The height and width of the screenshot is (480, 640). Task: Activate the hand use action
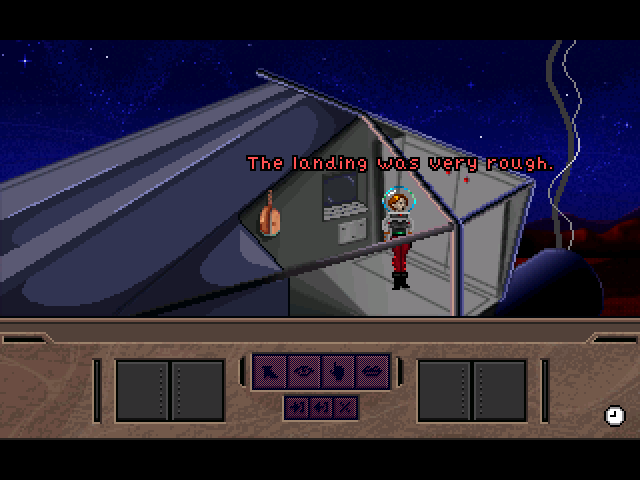tap(337, 371)
